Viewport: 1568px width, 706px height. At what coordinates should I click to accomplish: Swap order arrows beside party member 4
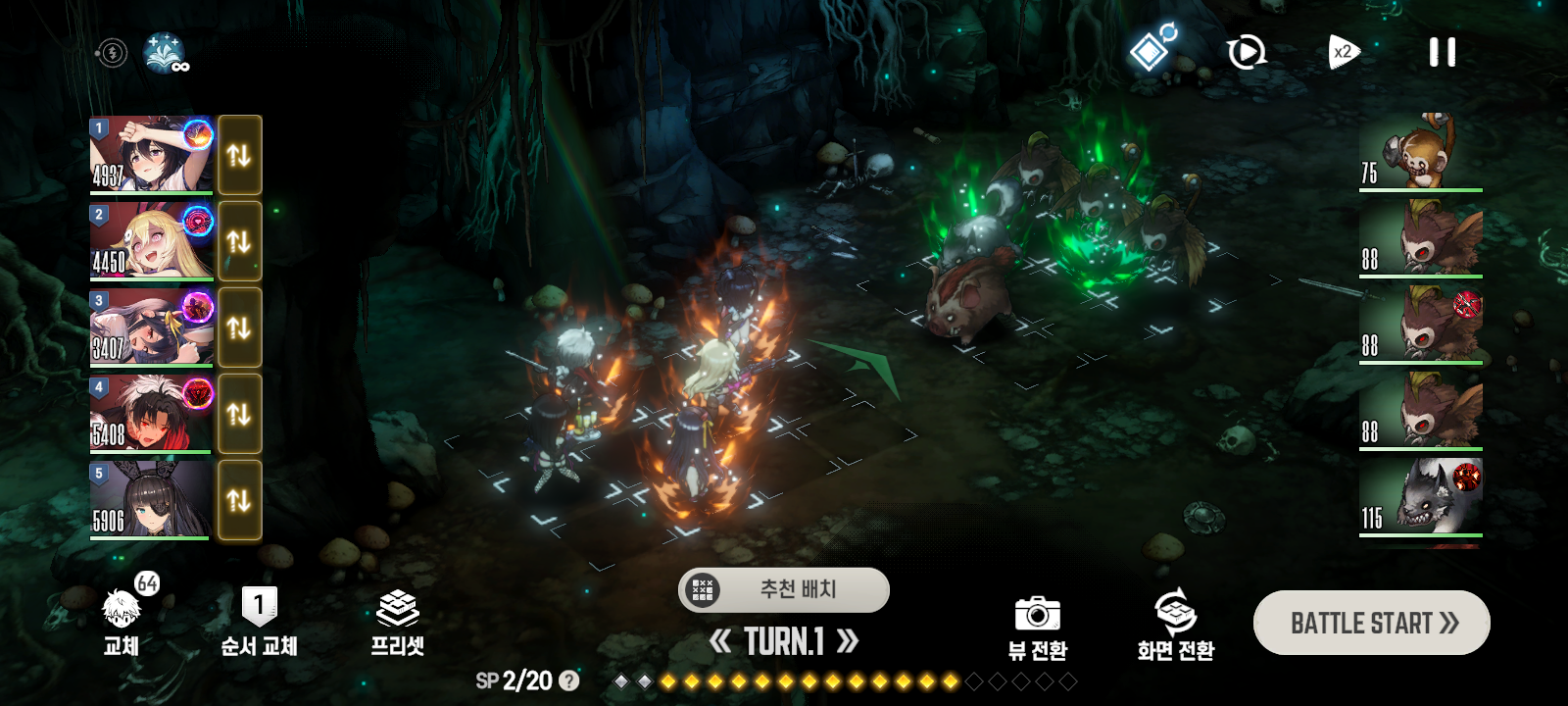(x=239, y=413)
